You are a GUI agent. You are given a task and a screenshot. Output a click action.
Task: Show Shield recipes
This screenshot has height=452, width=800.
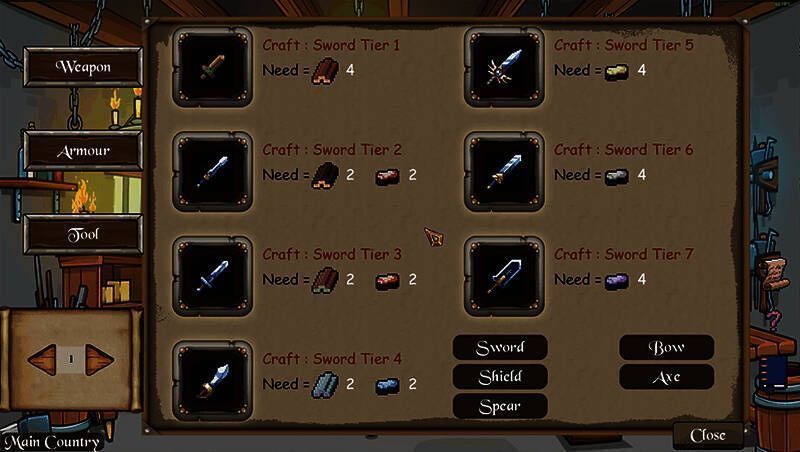pos(500,376)
